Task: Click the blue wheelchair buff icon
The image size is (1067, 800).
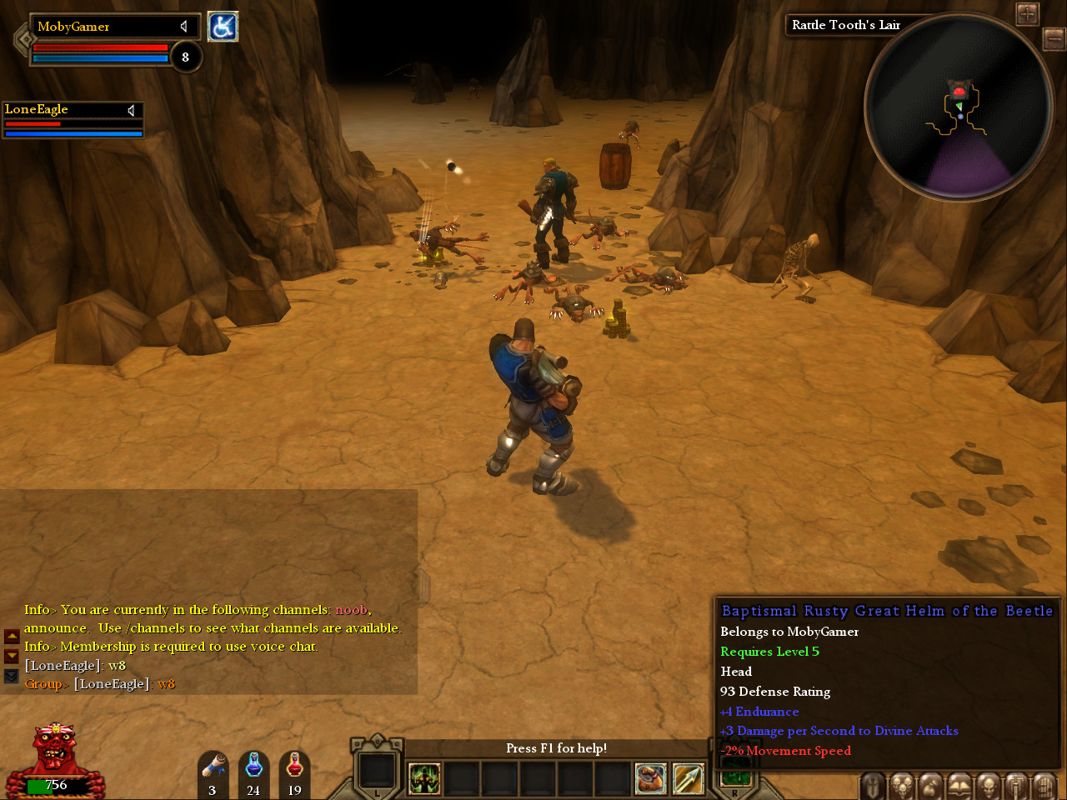Action: [222, 27]
